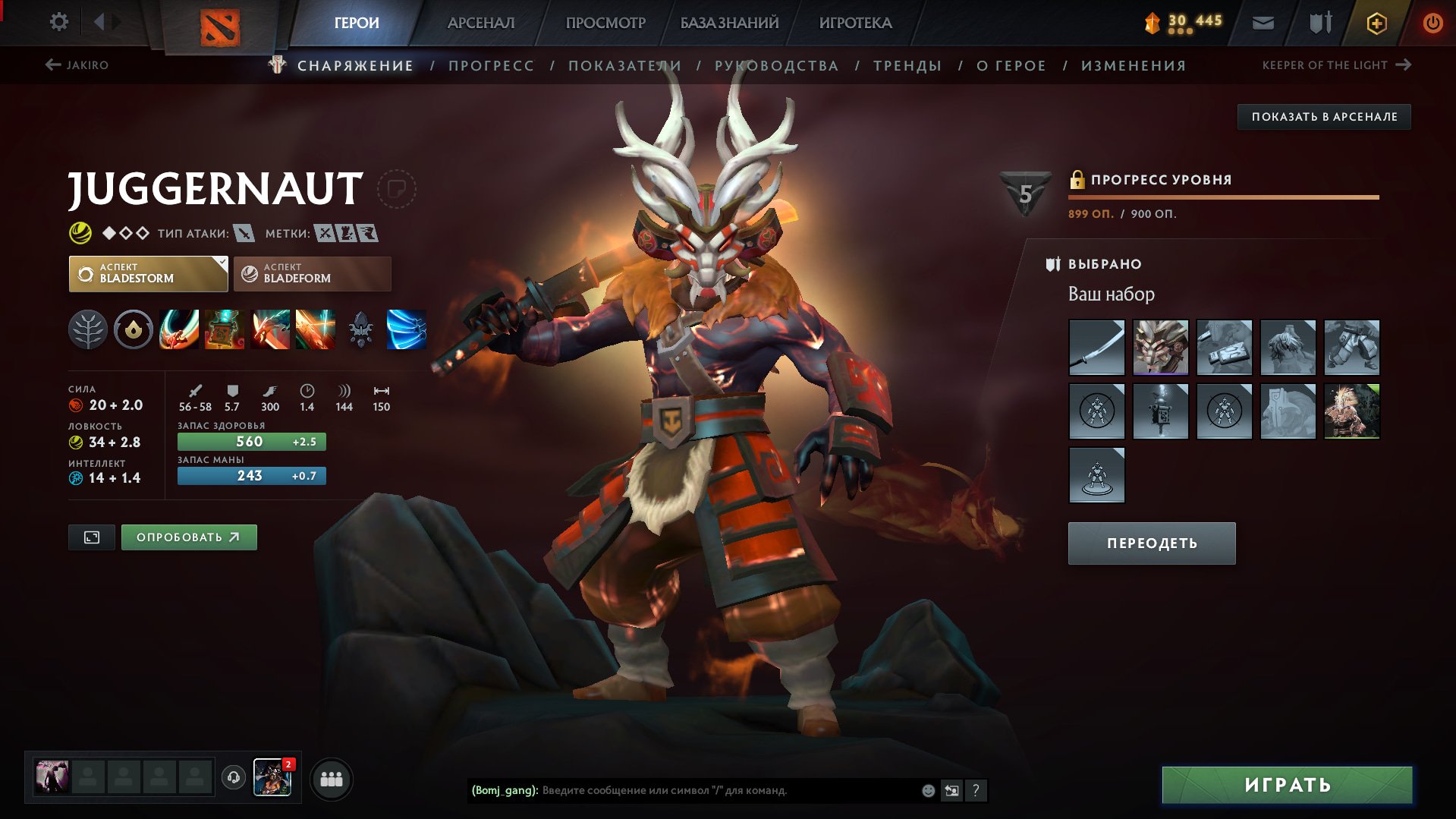
Task: Go to the Игротека tab
Action: point(855,23)
